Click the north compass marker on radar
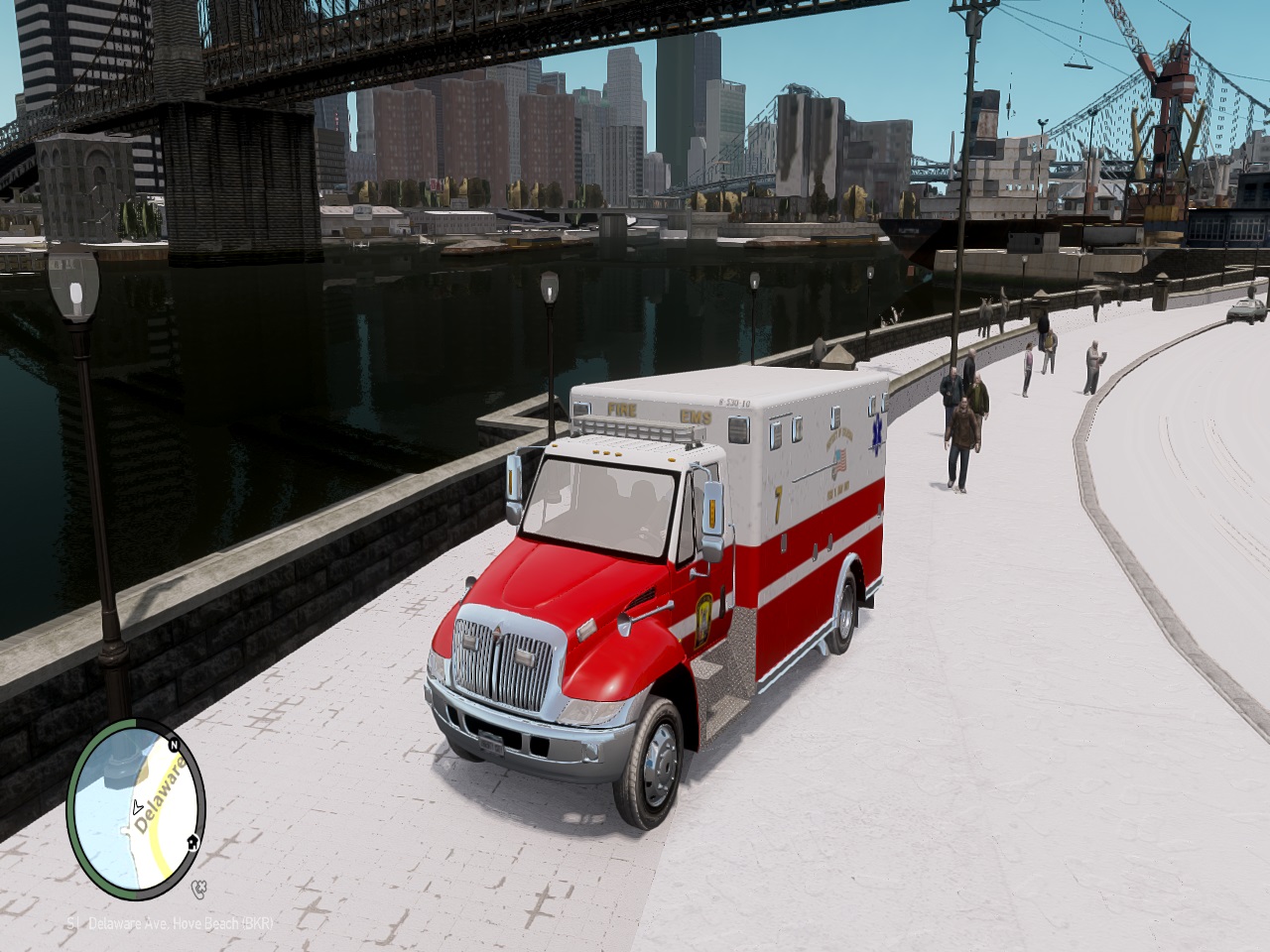 173,746
